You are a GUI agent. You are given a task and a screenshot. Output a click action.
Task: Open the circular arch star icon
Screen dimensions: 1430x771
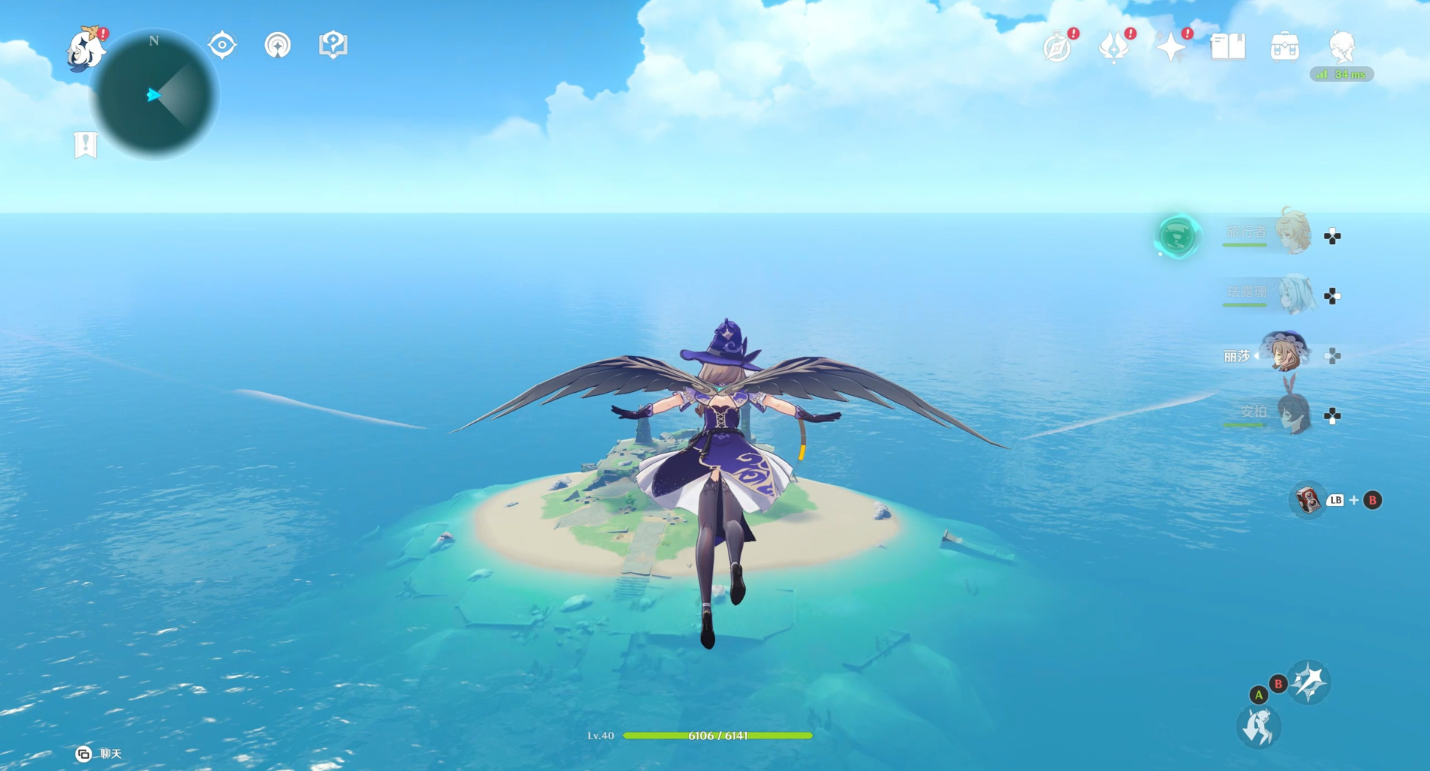pyautogui.click(x=277, y=45)
